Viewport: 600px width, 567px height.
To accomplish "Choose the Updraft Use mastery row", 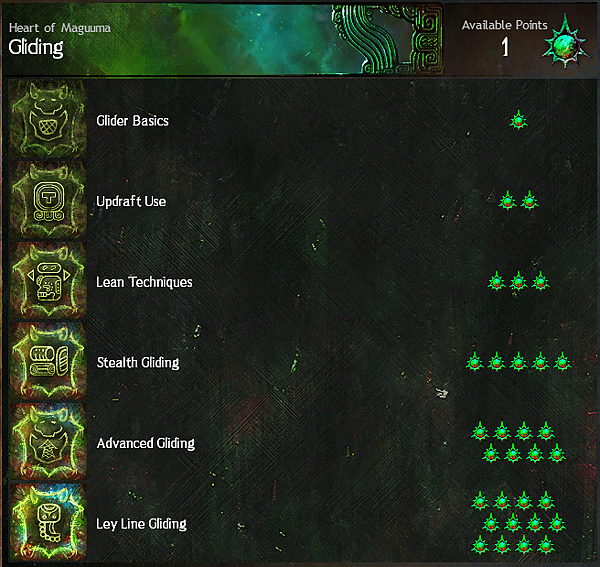I will [x=131, y=202].
